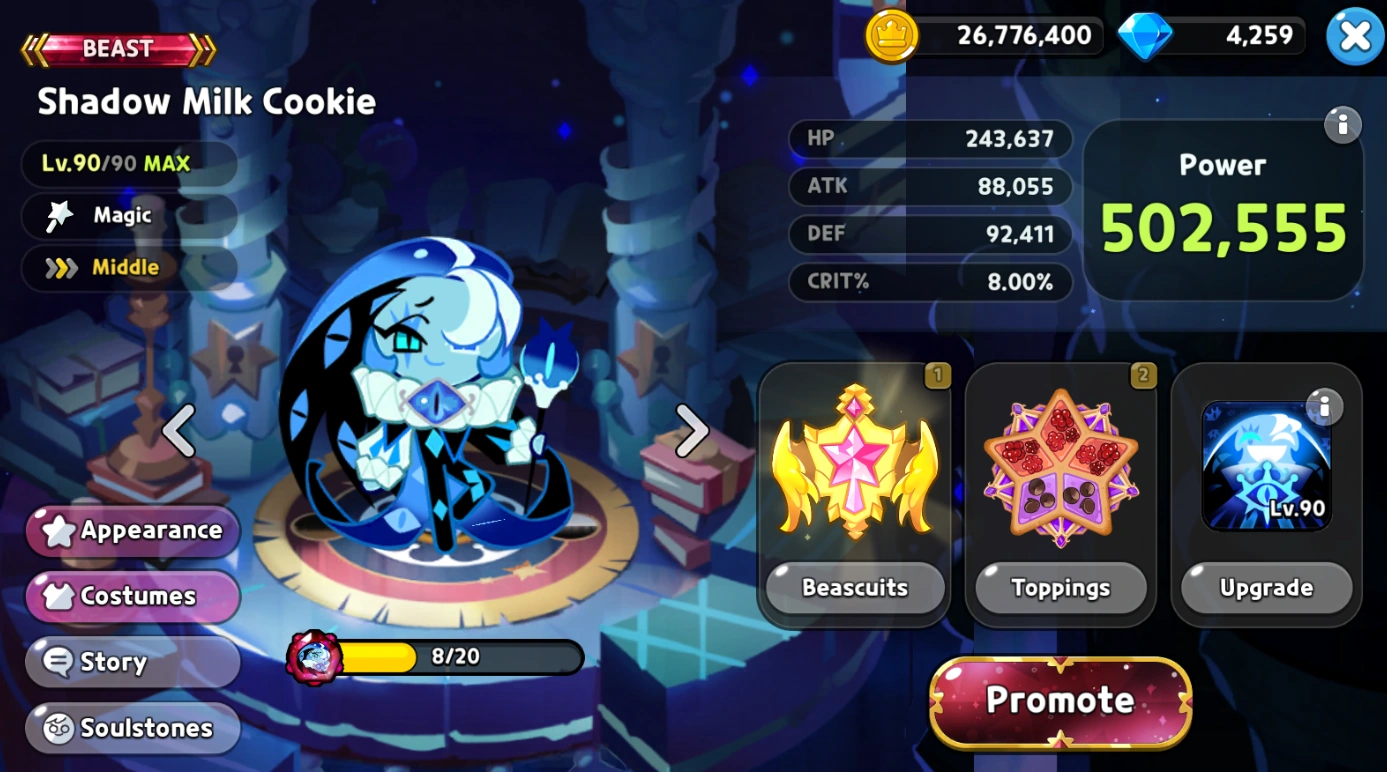Click the gold coin currency icon
This screenshot has height=772, width=1387.
(x=889, y=35)
